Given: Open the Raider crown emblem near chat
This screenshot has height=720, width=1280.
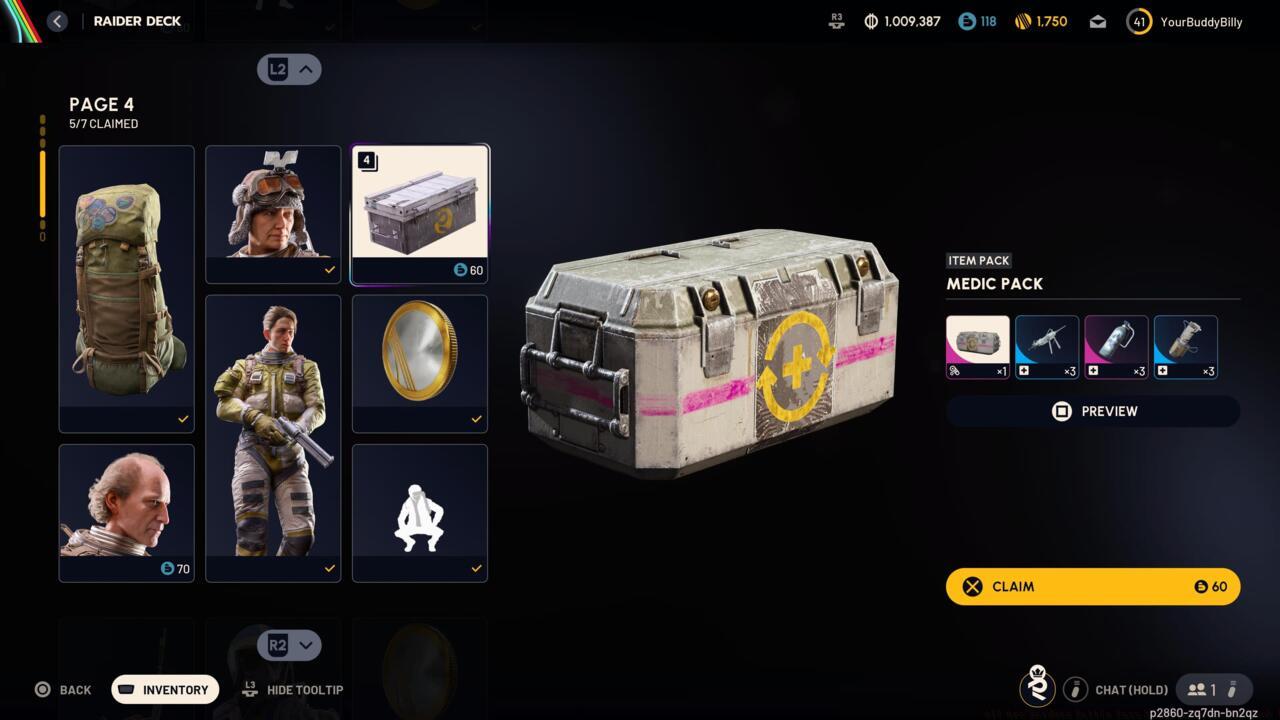Looking at the screenshot, I should point(1037,689).
